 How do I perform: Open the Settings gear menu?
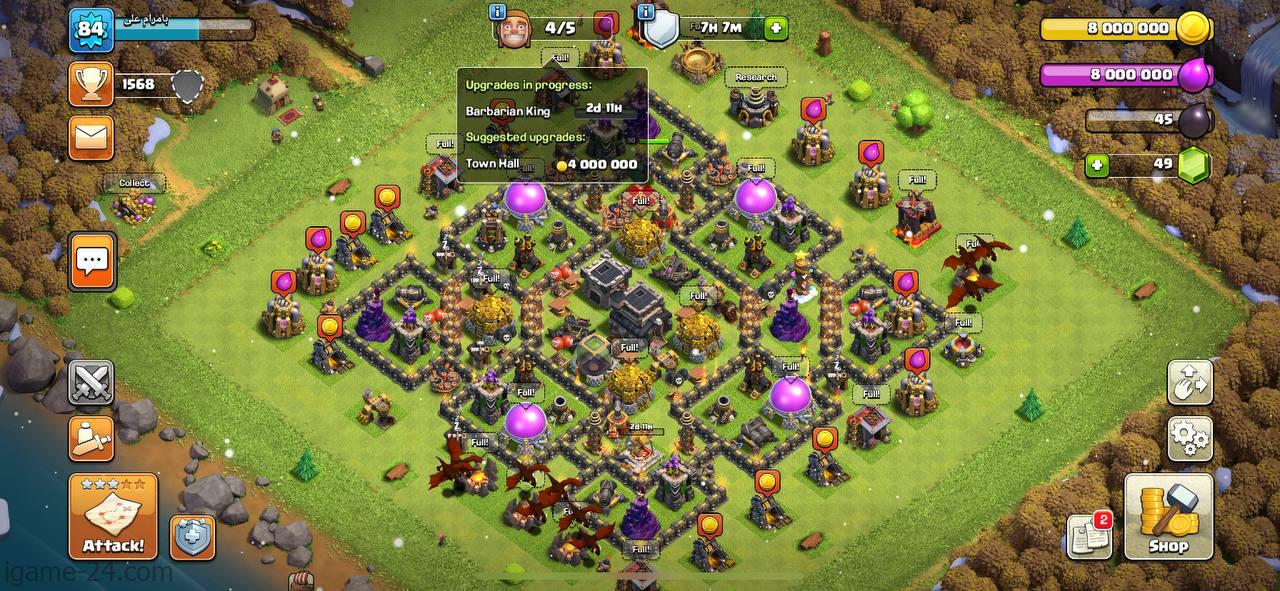click(1190, 439)
